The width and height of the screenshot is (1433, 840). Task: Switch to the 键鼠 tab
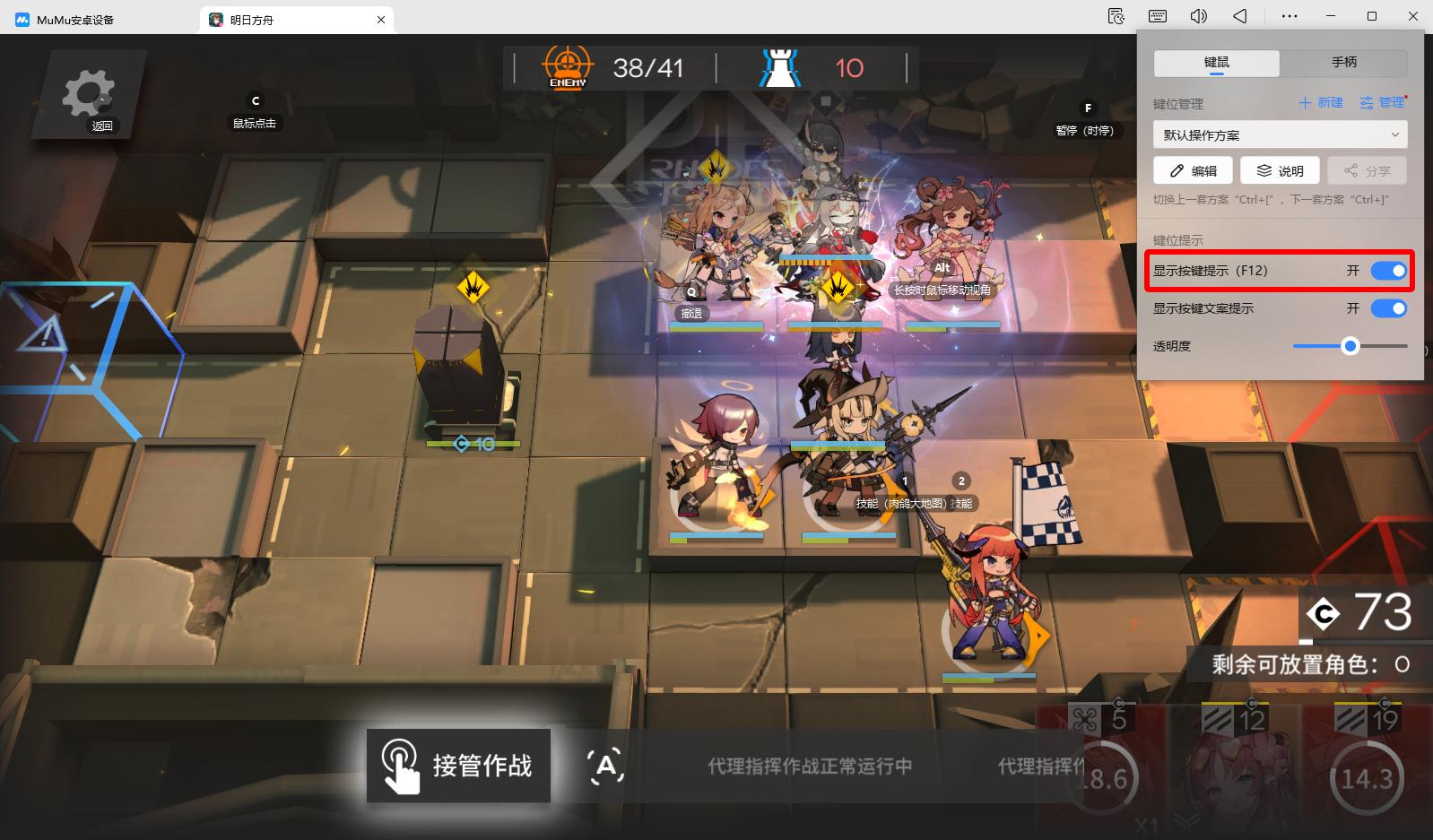(x=1216, y=62)
